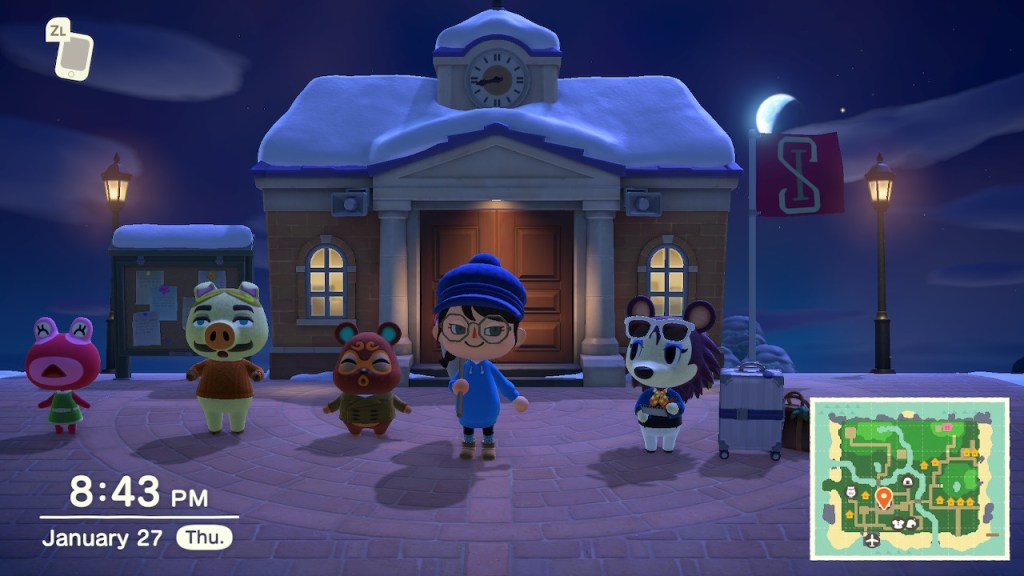Click the orange location pin on minimap

(x=884, y=497)
